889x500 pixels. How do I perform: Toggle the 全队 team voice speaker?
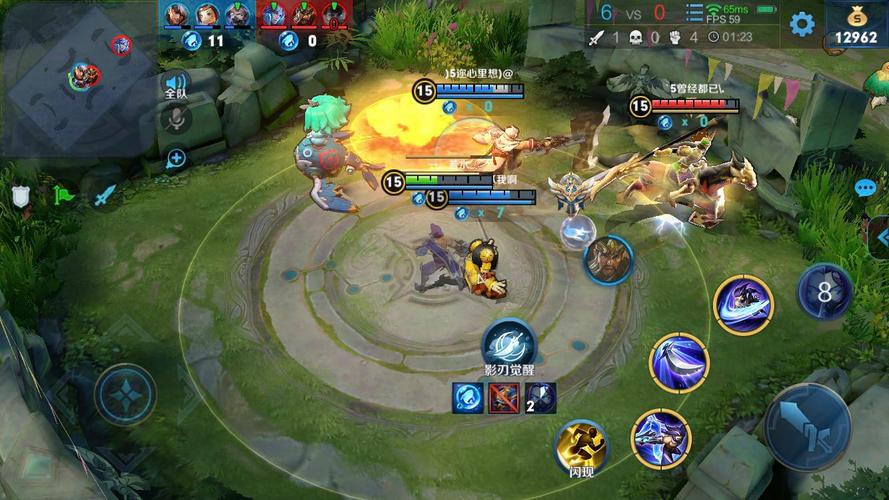[176, 85]
